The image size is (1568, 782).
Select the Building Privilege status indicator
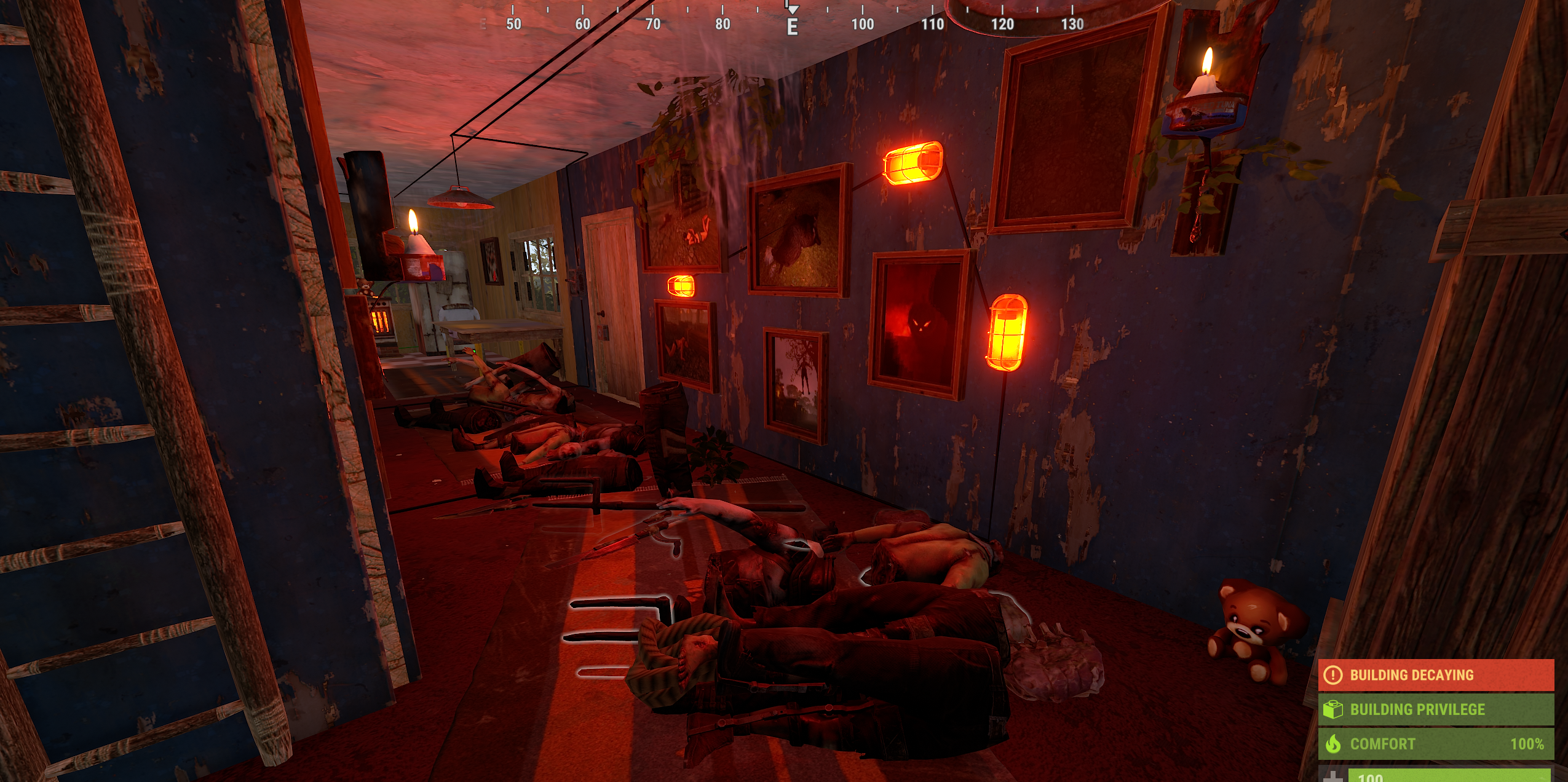coord(1435,709)
